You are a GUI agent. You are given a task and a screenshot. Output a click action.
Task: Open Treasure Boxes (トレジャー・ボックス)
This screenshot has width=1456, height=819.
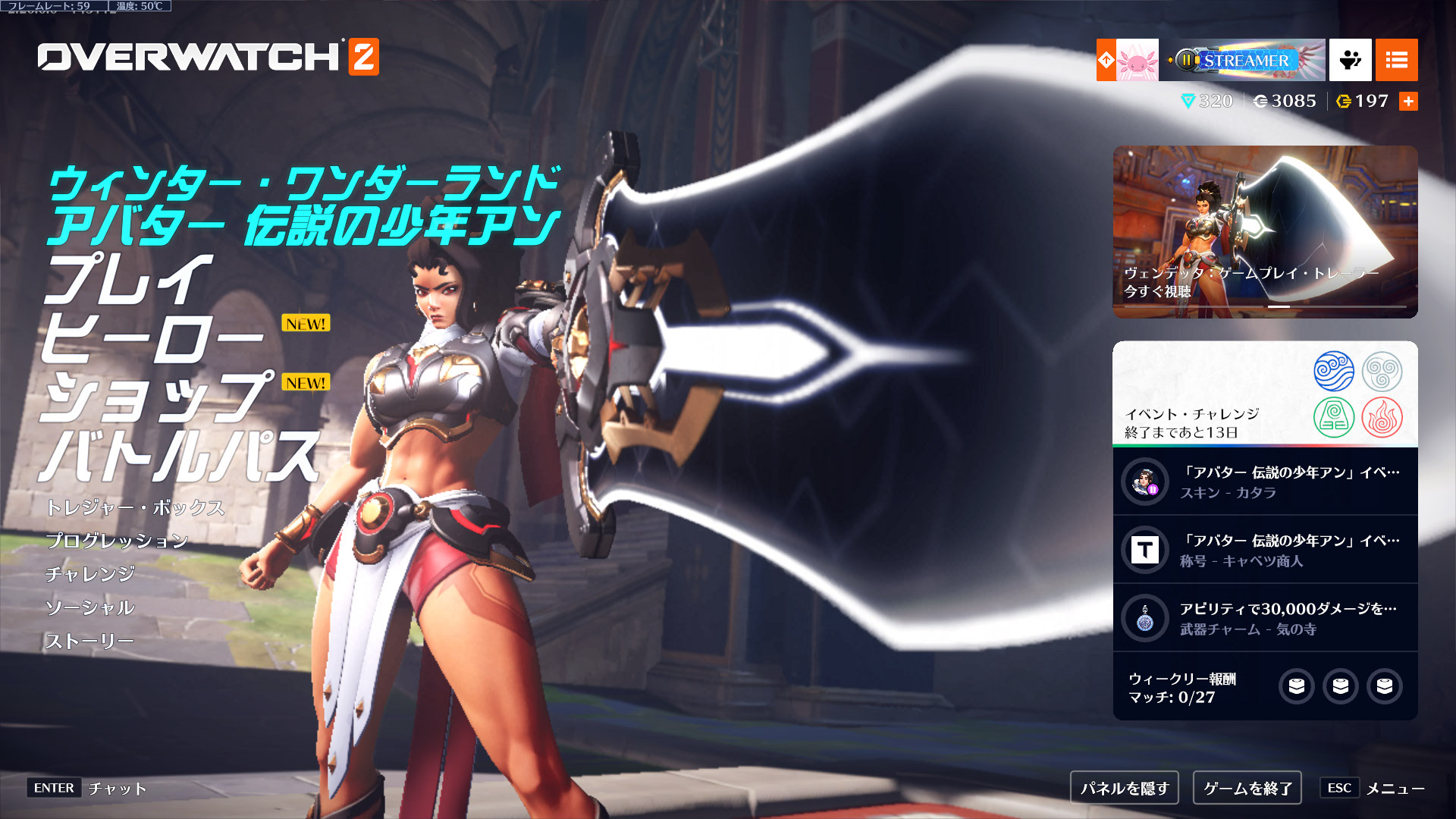pyautogui.click(x=135, y=507)
